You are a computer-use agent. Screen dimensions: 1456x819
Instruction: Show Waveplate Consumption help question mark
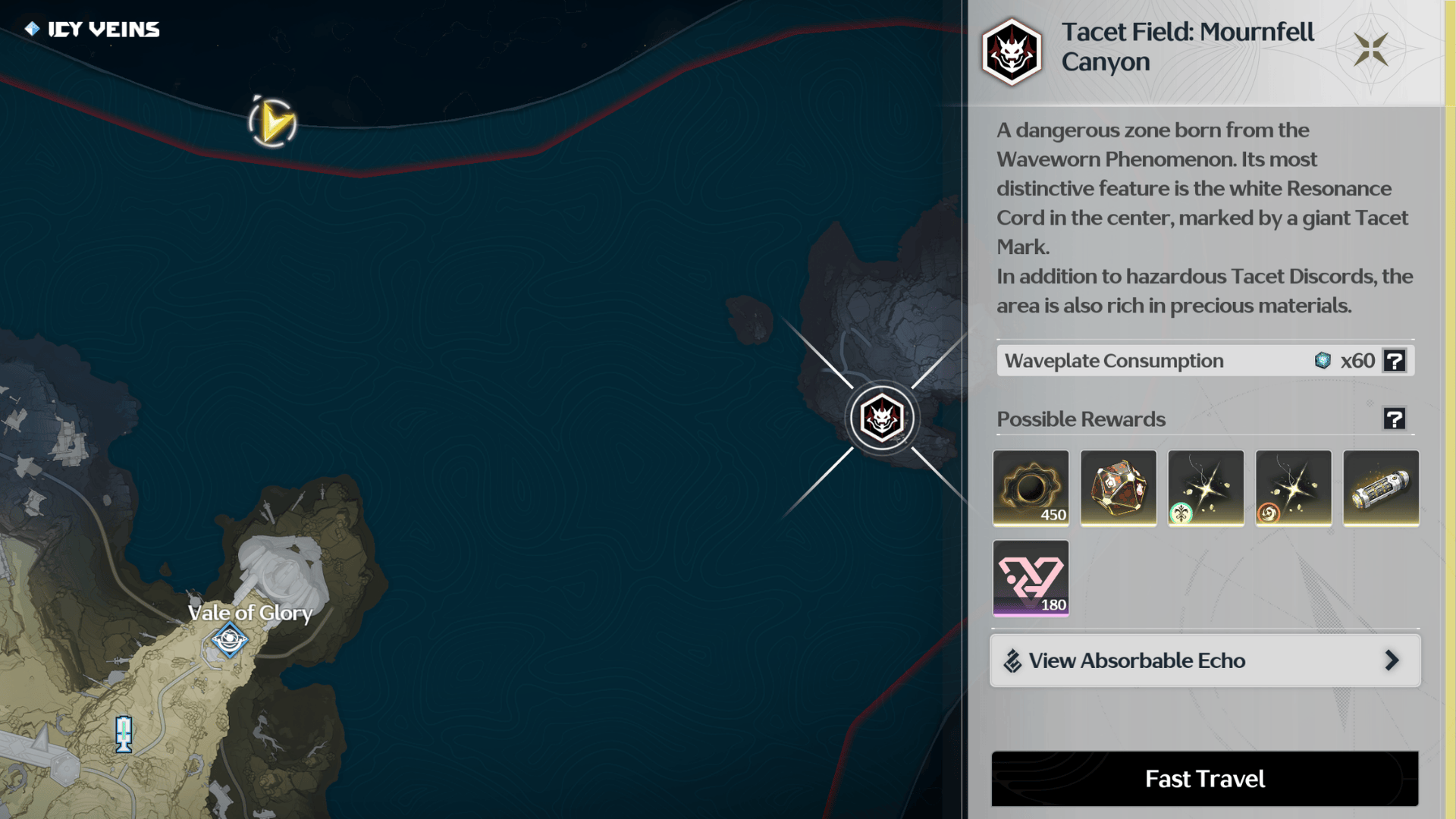[1394, 361]
